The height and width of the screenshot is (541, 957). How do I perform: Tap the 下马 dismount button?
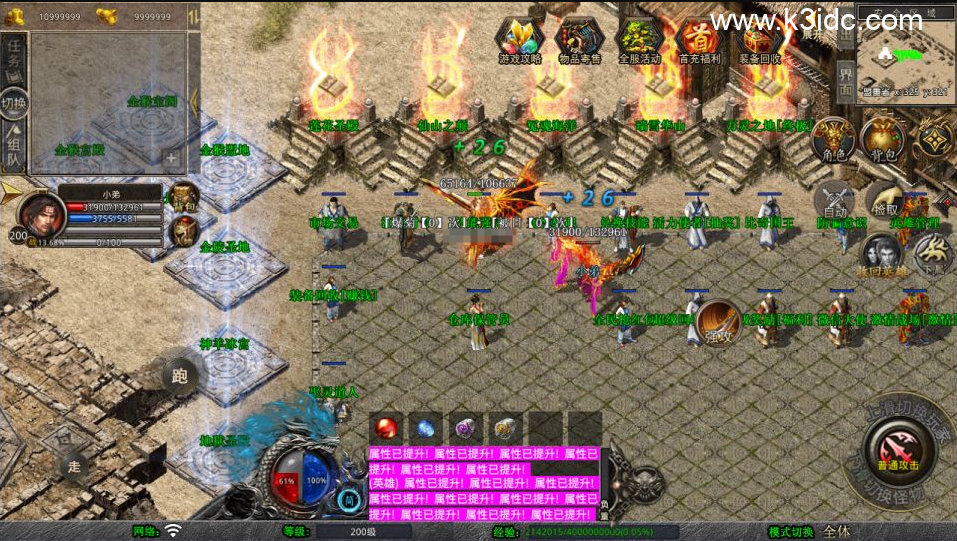tap(933, 253)
